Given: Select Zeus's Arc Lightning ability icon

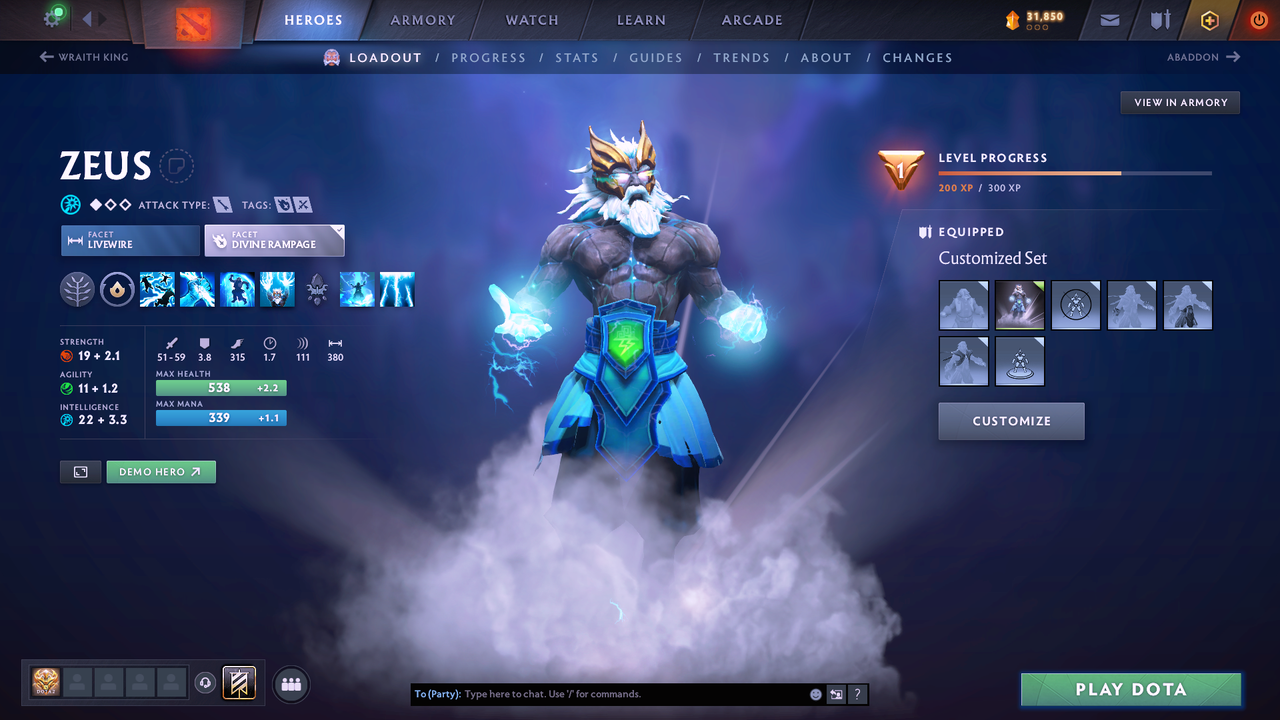Looking at the screenshot, I should tap(157, 289).
